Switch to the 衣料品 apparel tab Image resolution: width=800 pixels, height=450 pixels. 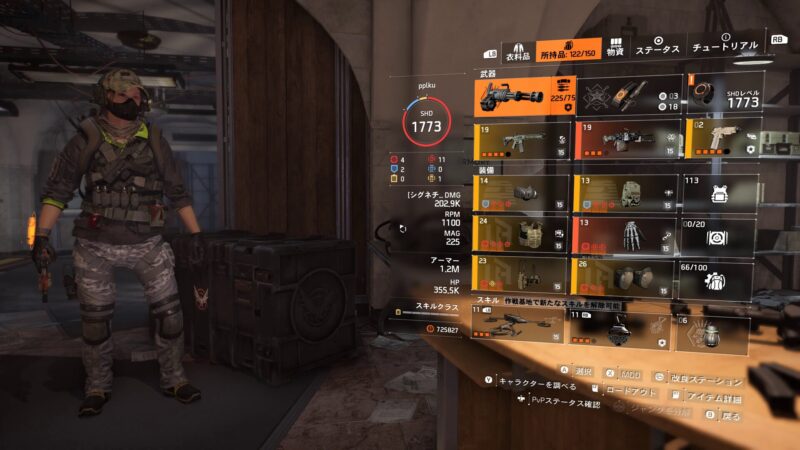tap(516, 50)
